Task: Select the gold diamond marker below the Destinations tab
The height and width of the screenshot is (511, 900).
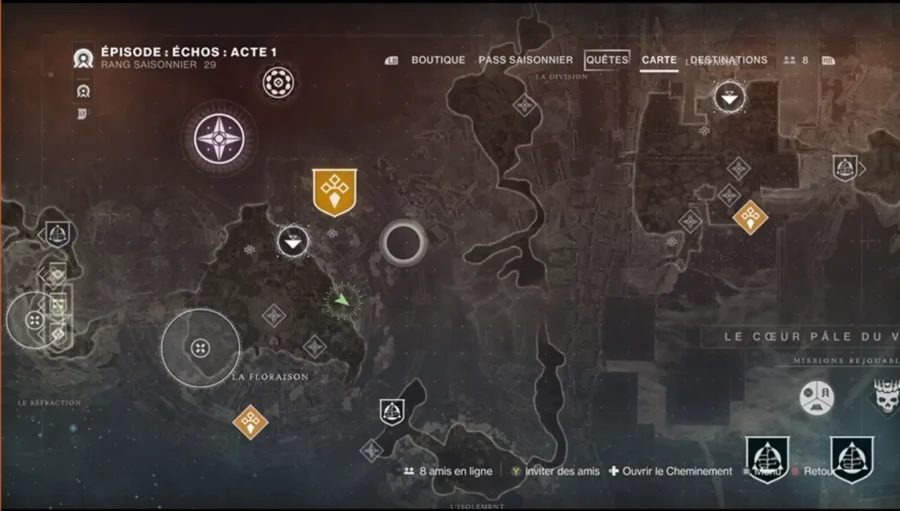Action: 750,215
